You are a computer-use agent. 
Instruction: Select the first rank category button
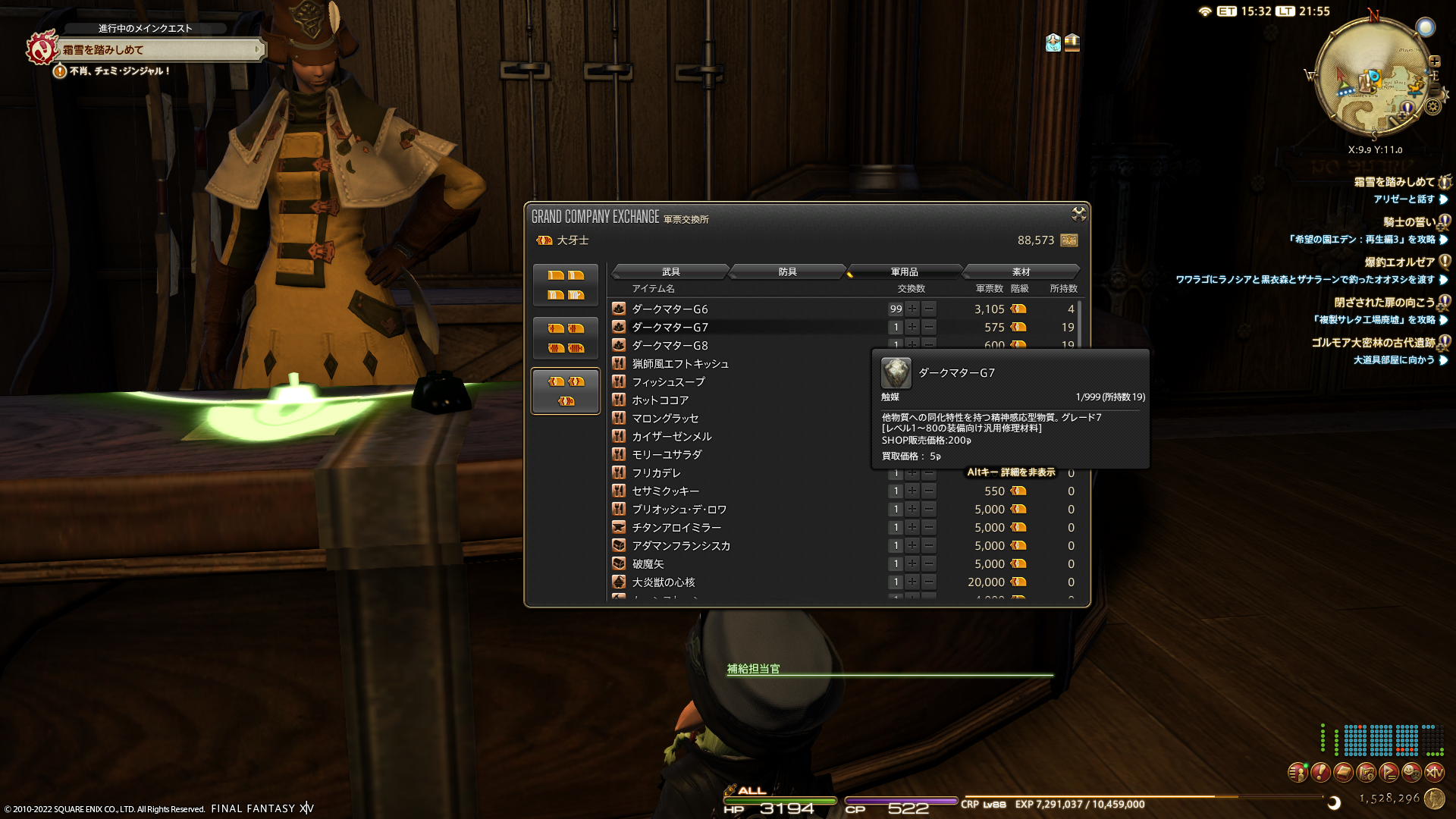point(566,285)
